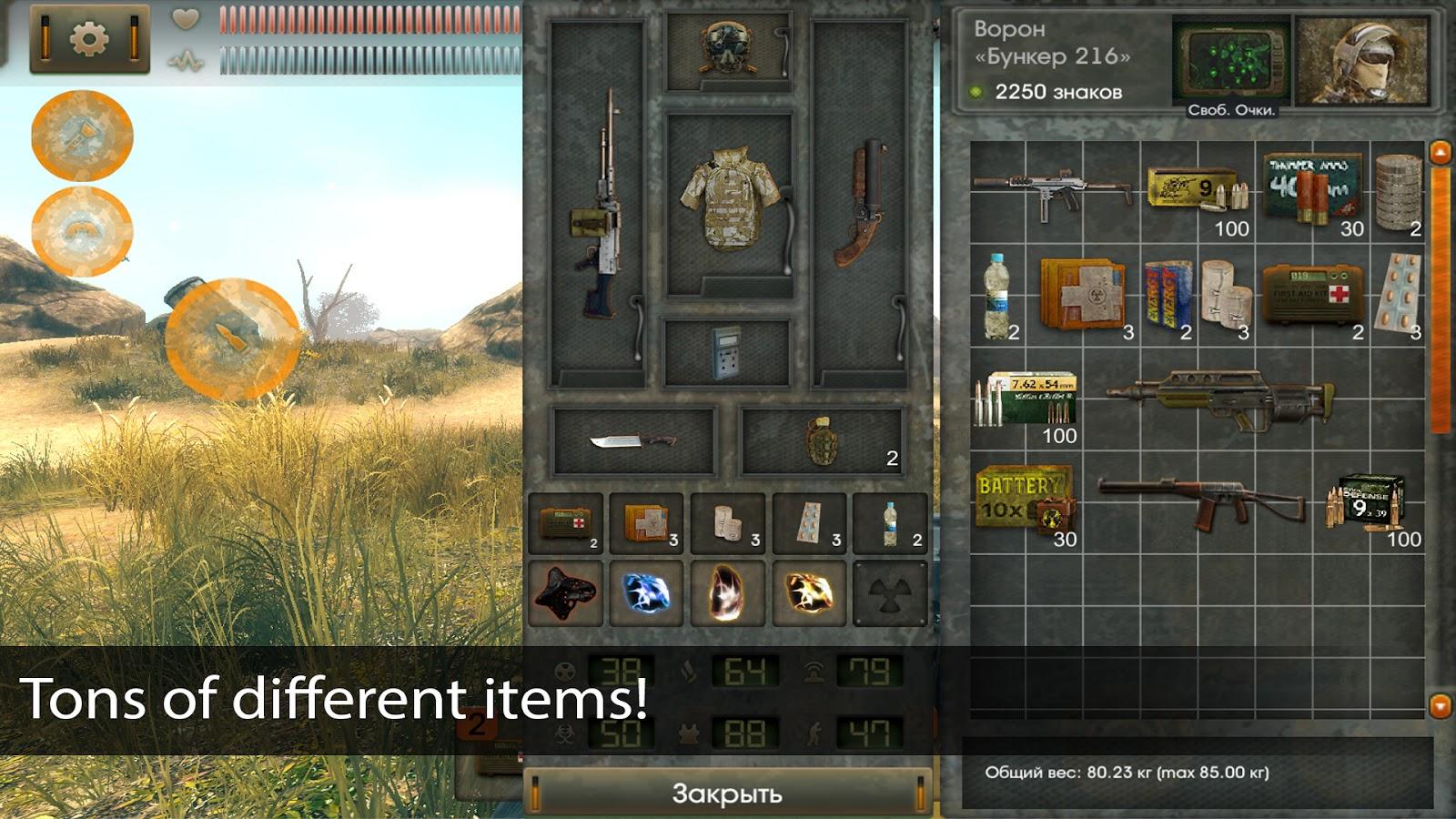Screen dimensions: 1456x819
Task: Open the gear settings button
Action: pos(89,37)
